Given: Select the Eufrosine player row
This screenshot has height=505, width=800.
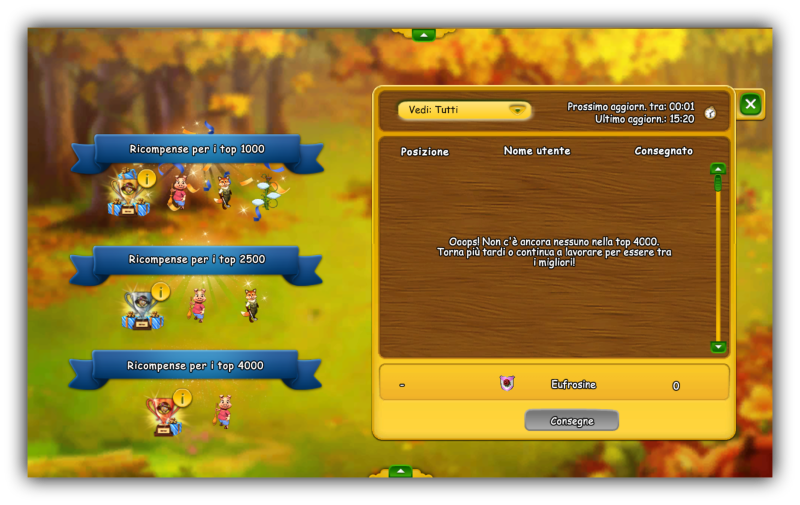Looking at the screenshot, I should click(x=553, y=384).
